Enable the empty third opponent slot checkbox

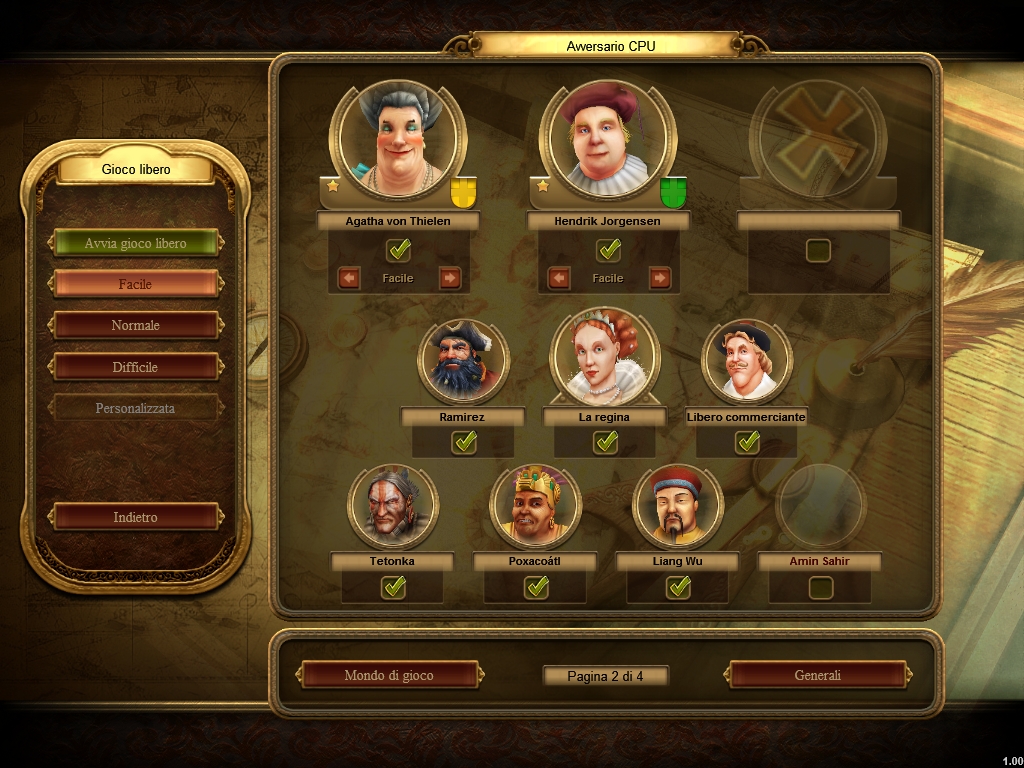(818, 250)
